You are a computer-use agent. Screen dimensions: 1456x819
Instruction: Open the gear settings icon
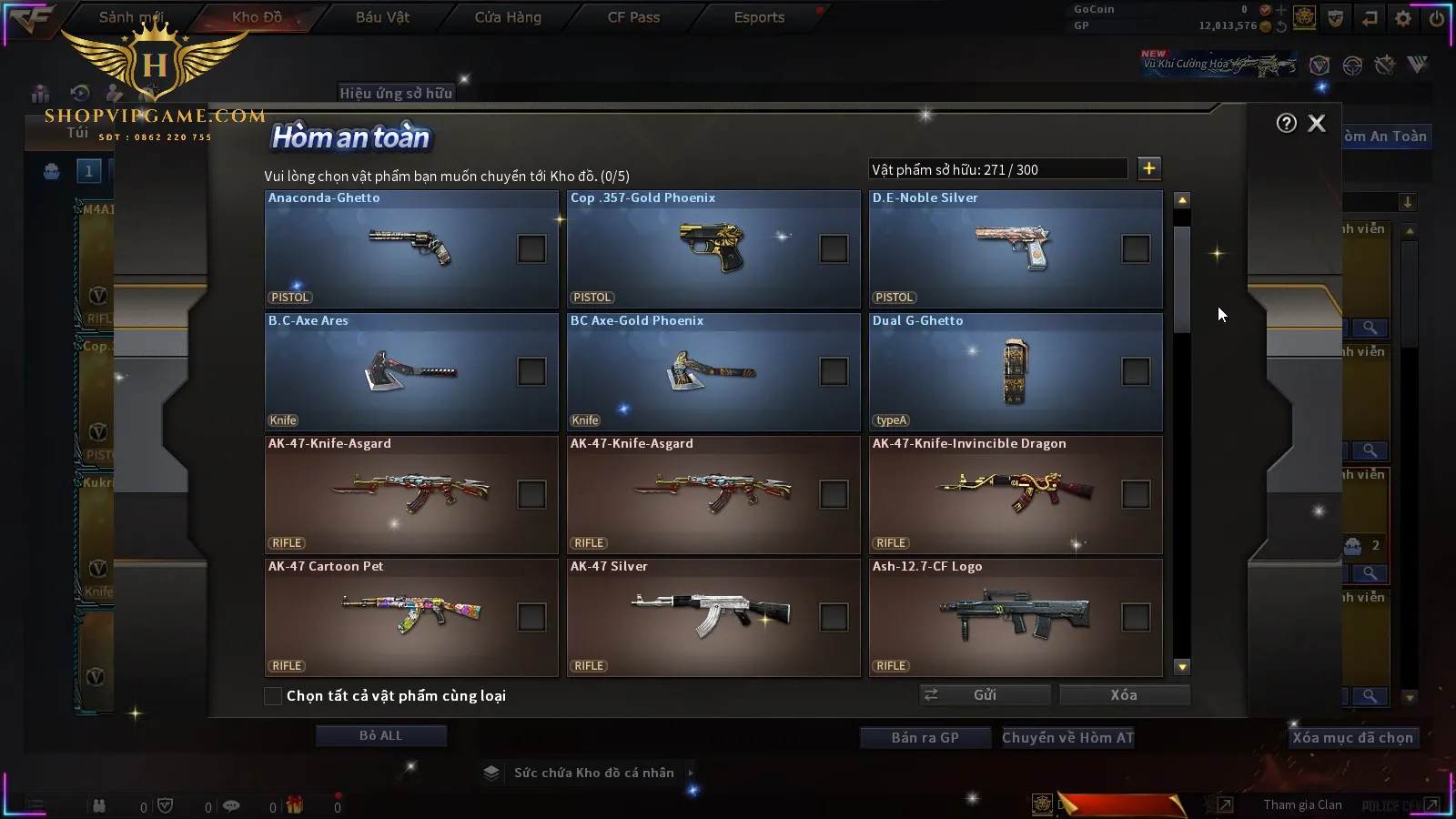[1403, 18]
